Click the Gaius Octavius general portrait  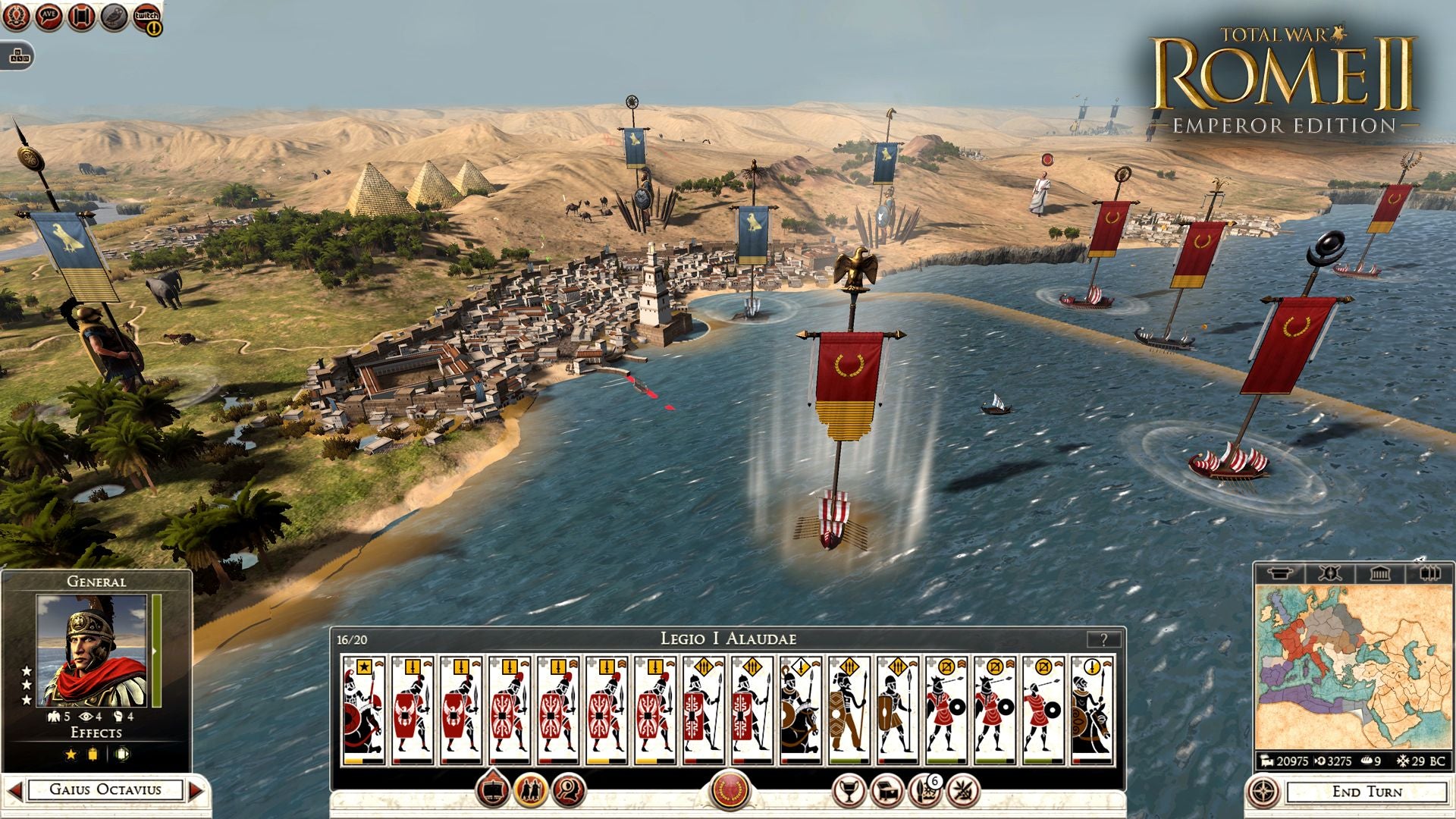coord(92,651)
